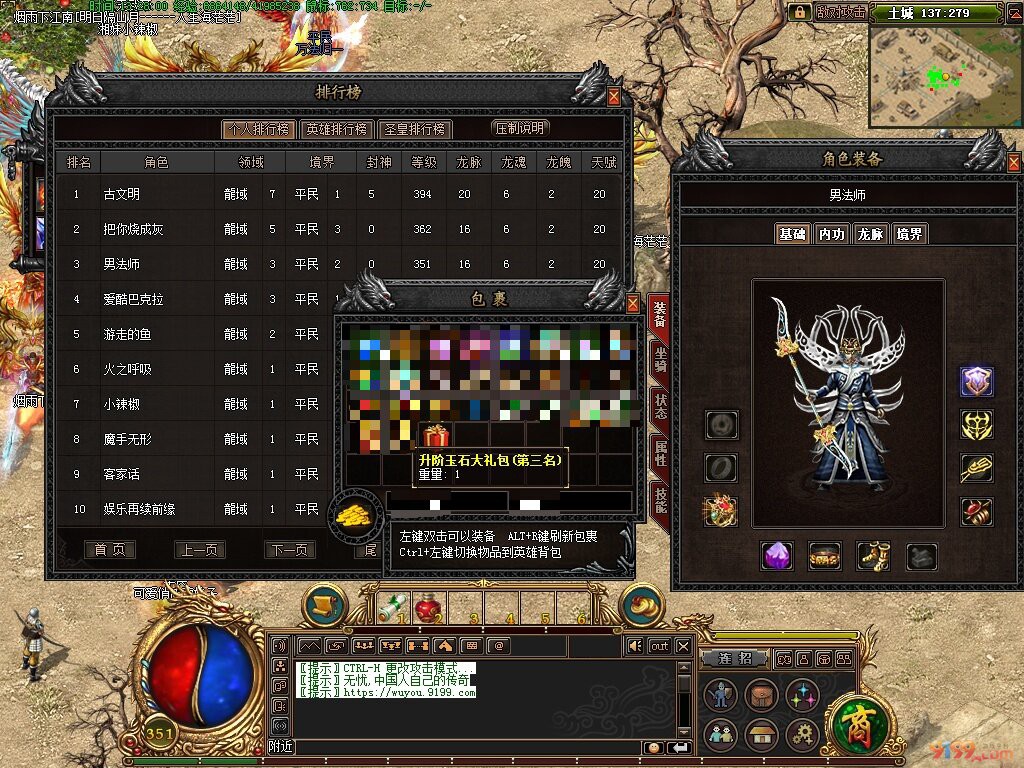Click the red gift box in the bag

tap(435, 436)
